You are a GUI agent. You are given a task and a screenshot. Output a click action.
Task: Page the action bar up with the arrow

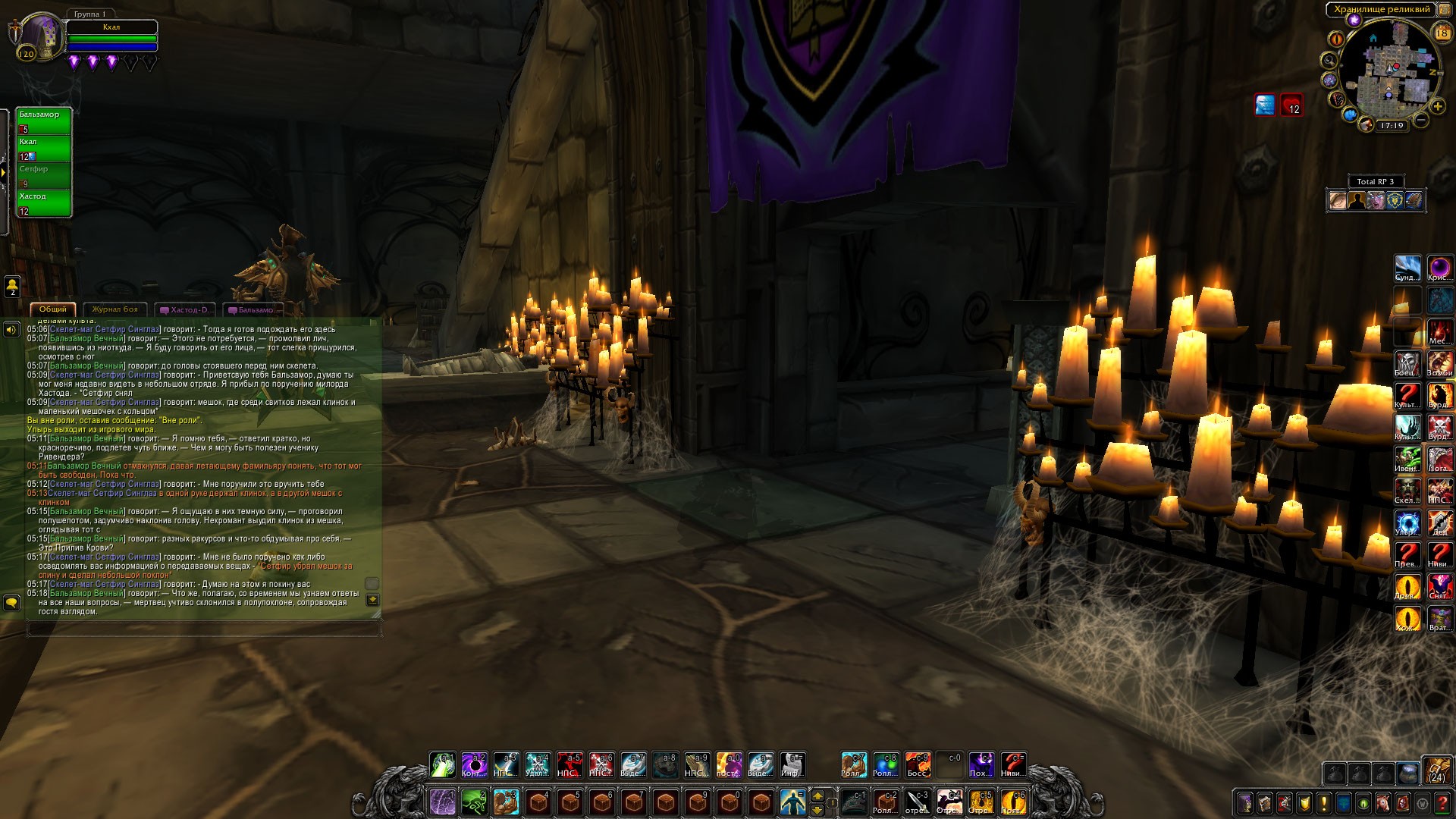point(817,795)
